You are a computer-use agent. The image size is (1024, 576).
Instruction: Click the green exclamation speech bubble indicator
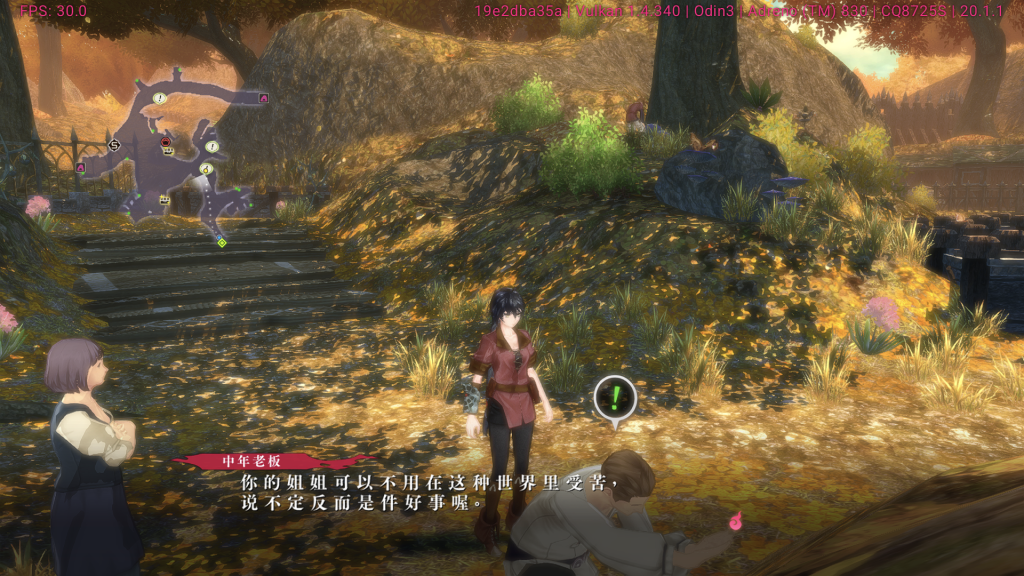coord(615,398)
